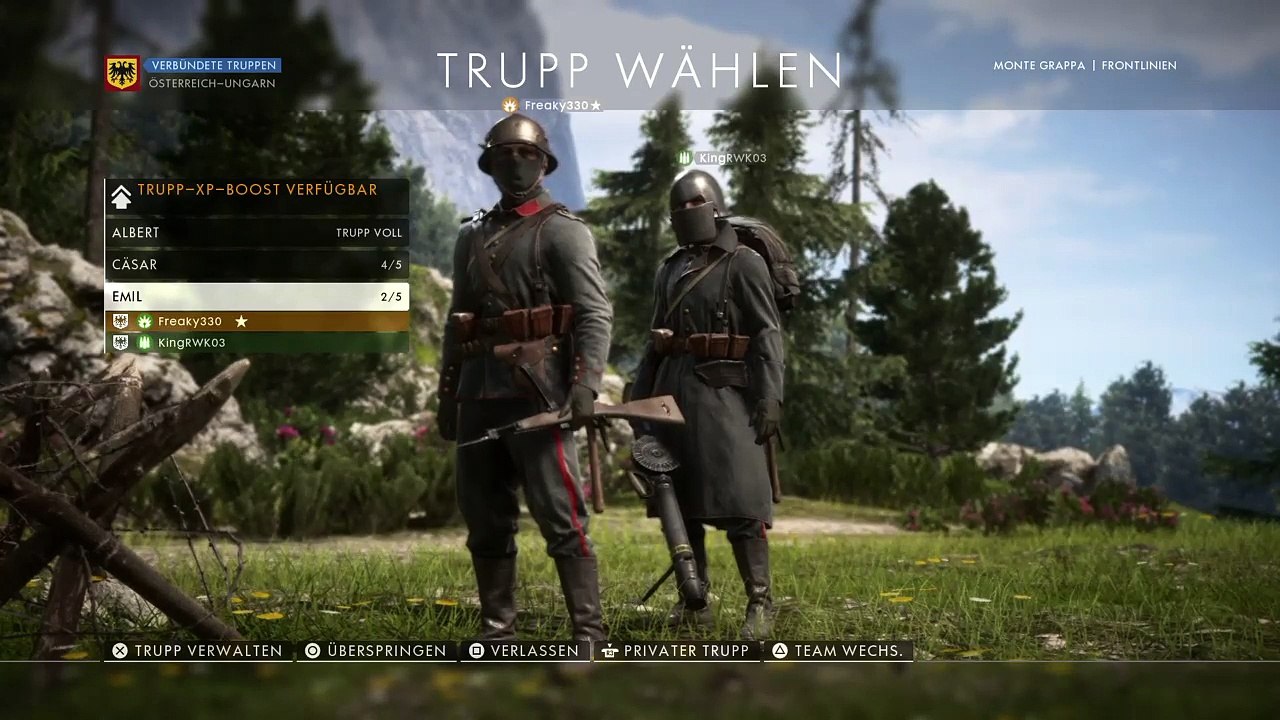Screen dimensions: 1280x720
Task: Switch teams with Team Wechs.
Action: (x=838, y=651)
